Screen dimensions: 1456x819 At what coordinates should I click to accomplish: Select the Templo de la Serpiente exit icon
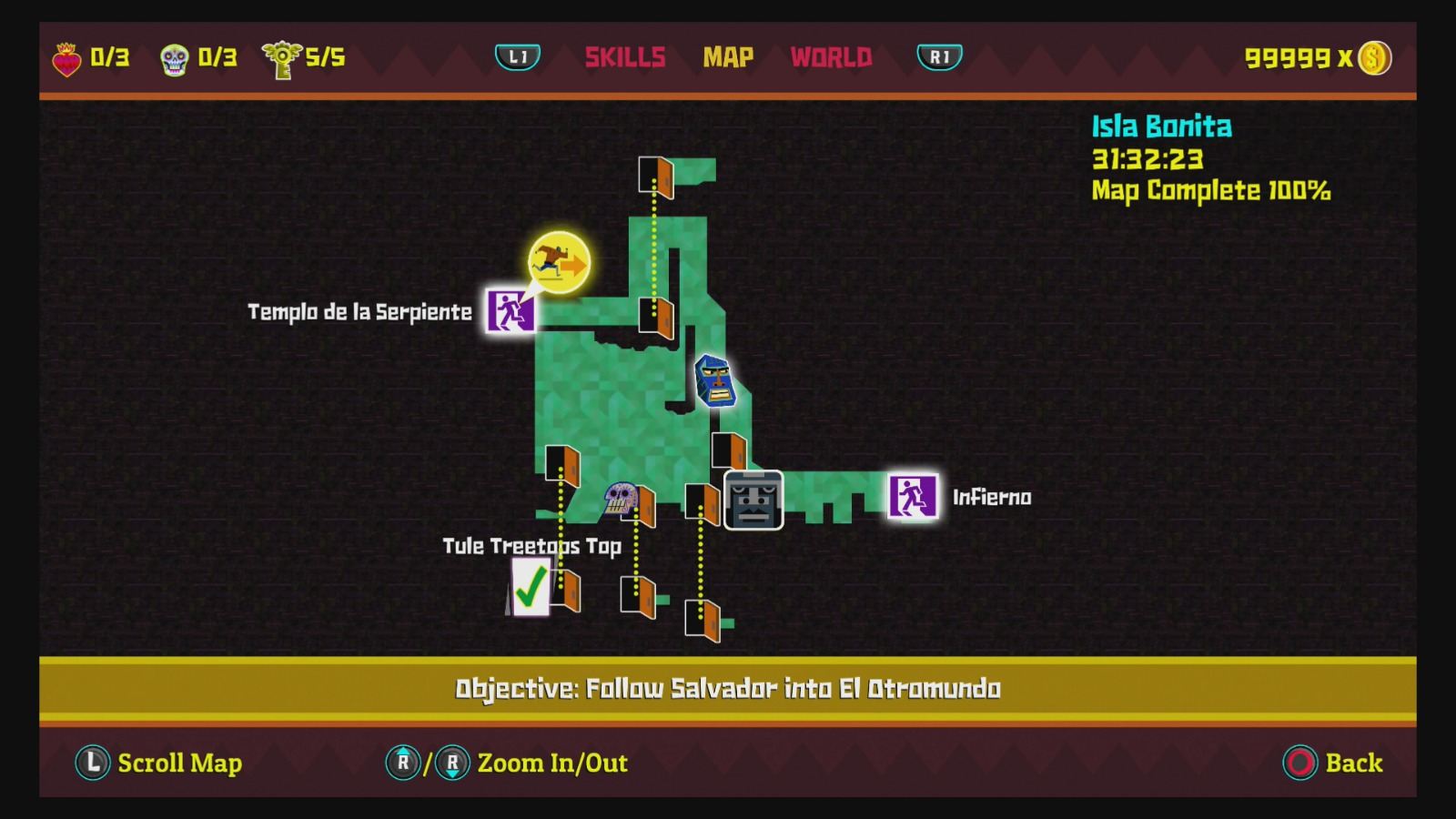pyautogui.click(x=511, y=312)
